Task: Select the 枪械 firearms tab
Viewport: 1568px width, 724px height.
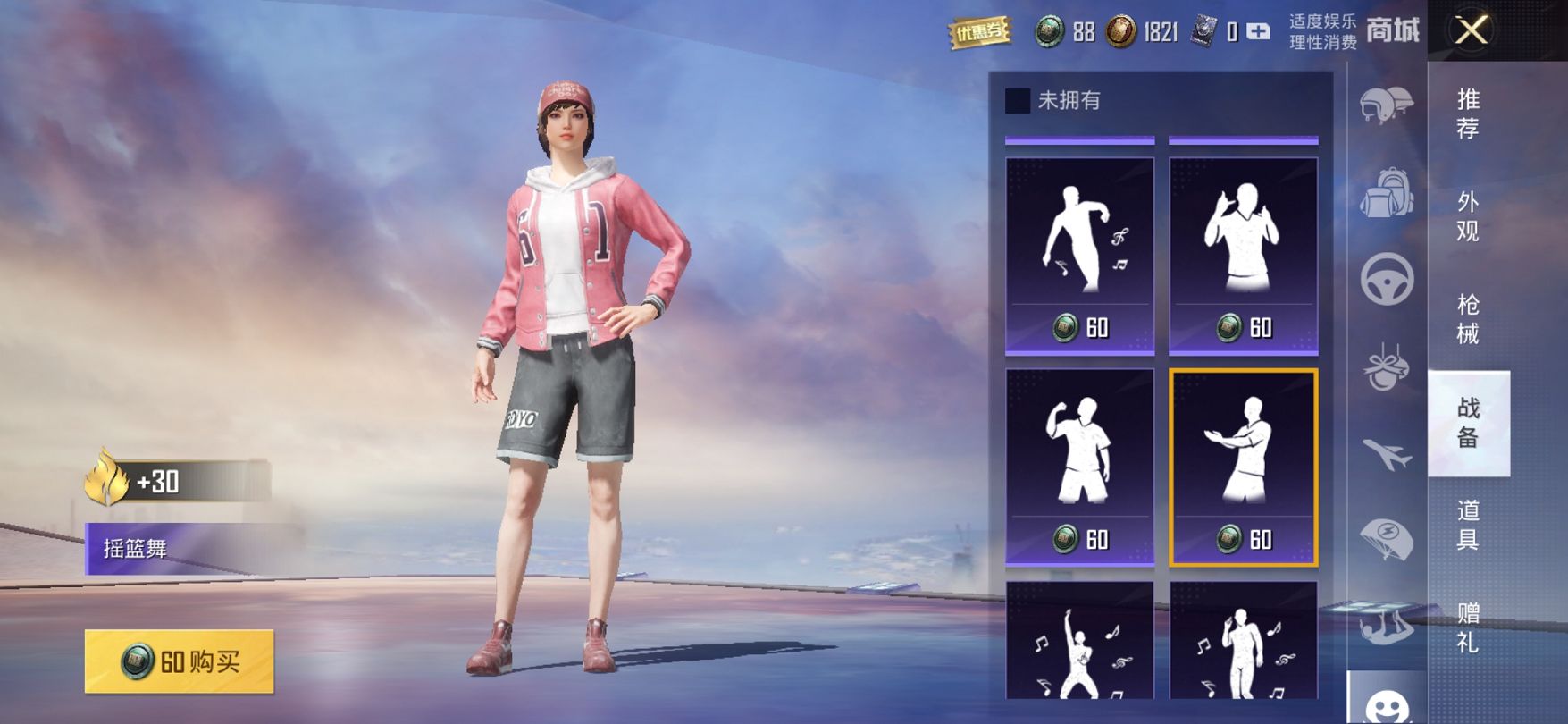Action: [x=1468, y=319]
